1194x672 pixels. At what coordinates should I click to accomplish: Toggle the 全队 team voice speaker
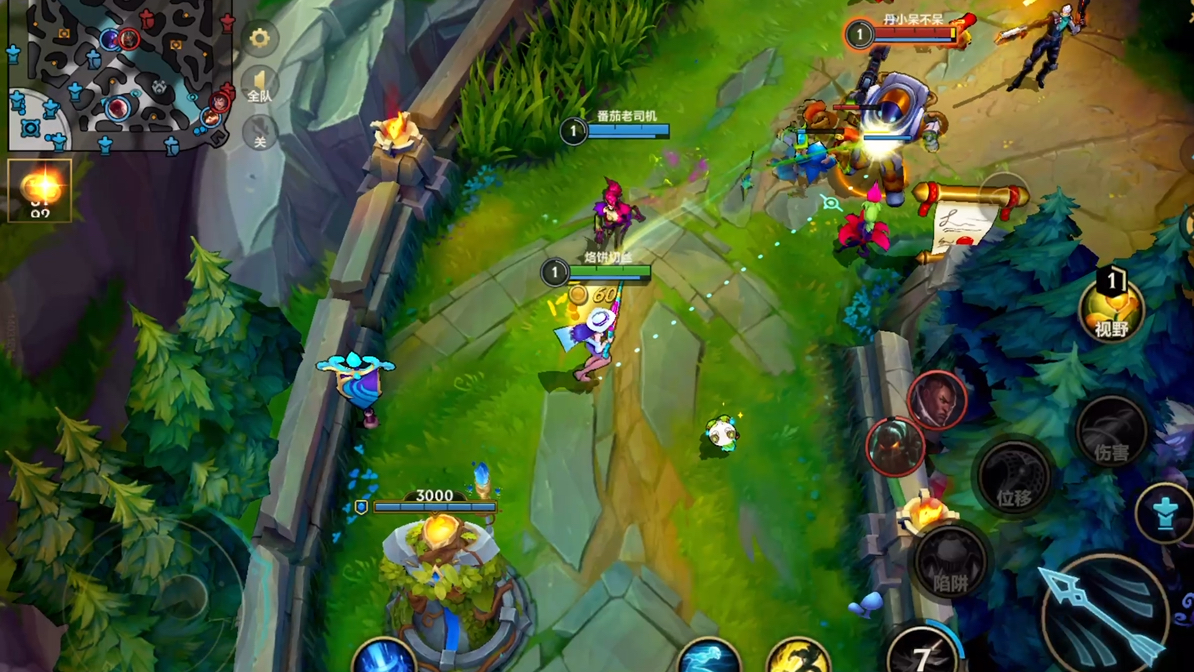coord(259,86)
